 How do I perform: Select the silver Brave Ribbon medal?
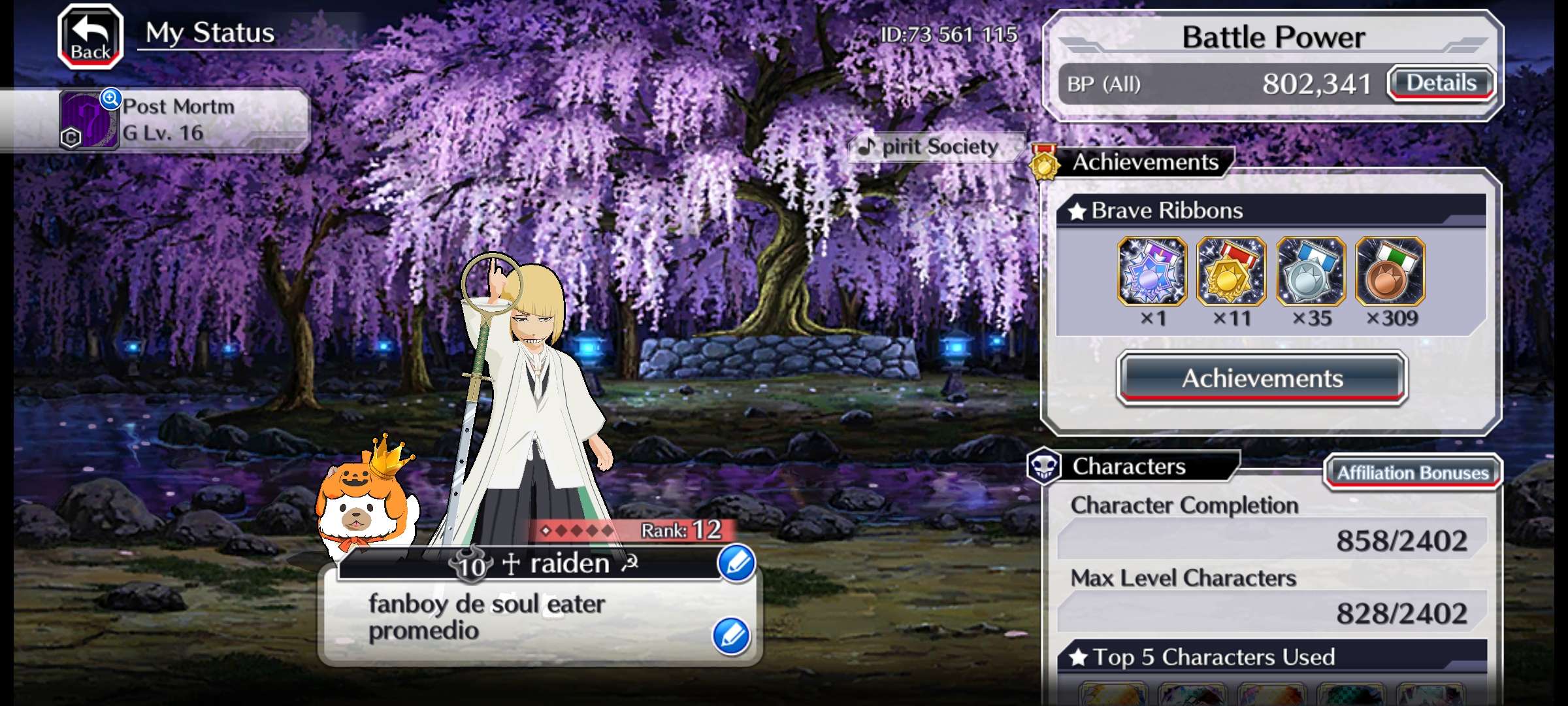(1311, 271)
